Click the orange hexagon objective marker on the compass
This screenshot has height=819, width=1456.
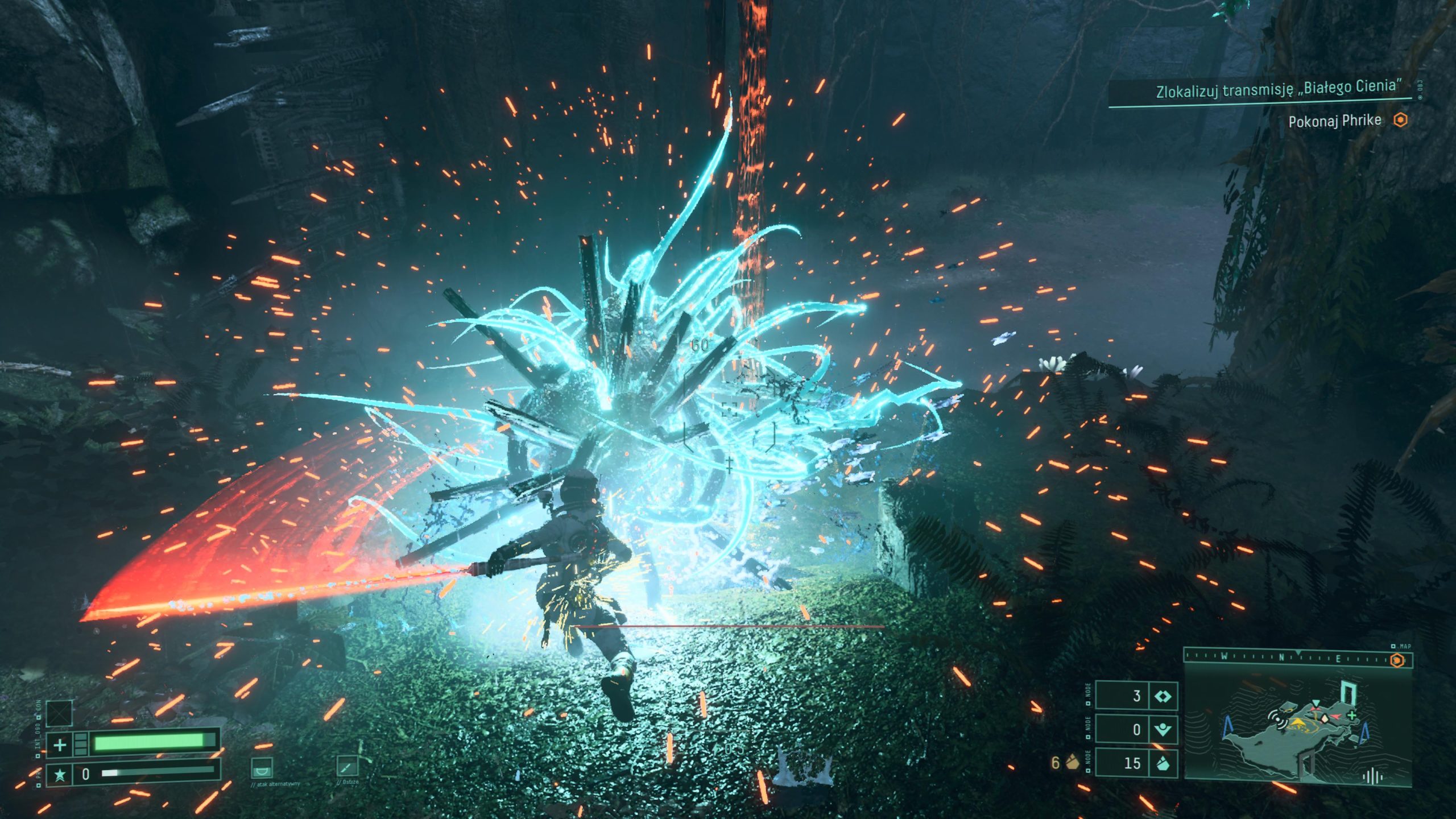1397,660
